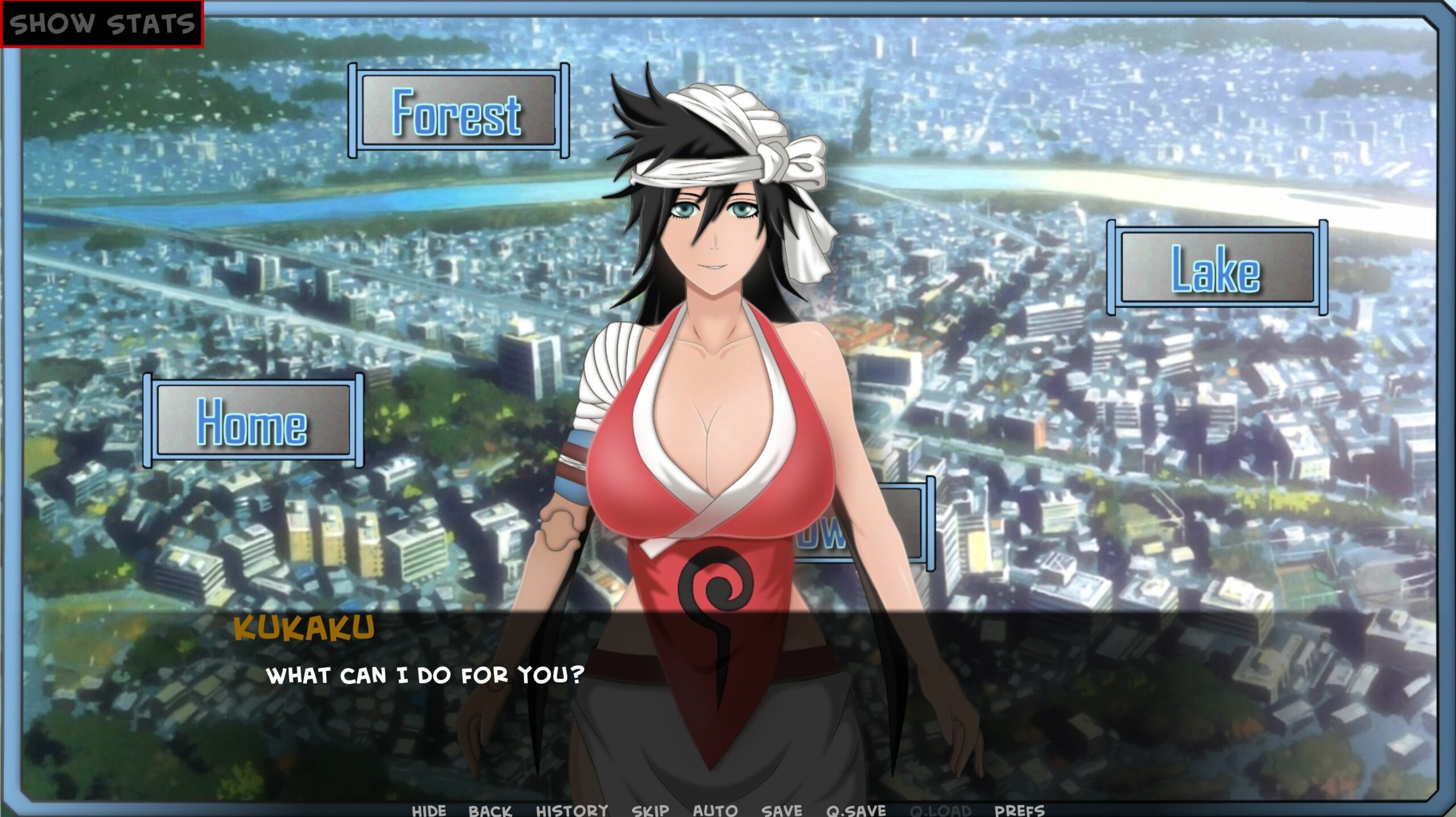Open the Prefs menu
The width and height of the screenshot is (1456, 817).
1019,810
